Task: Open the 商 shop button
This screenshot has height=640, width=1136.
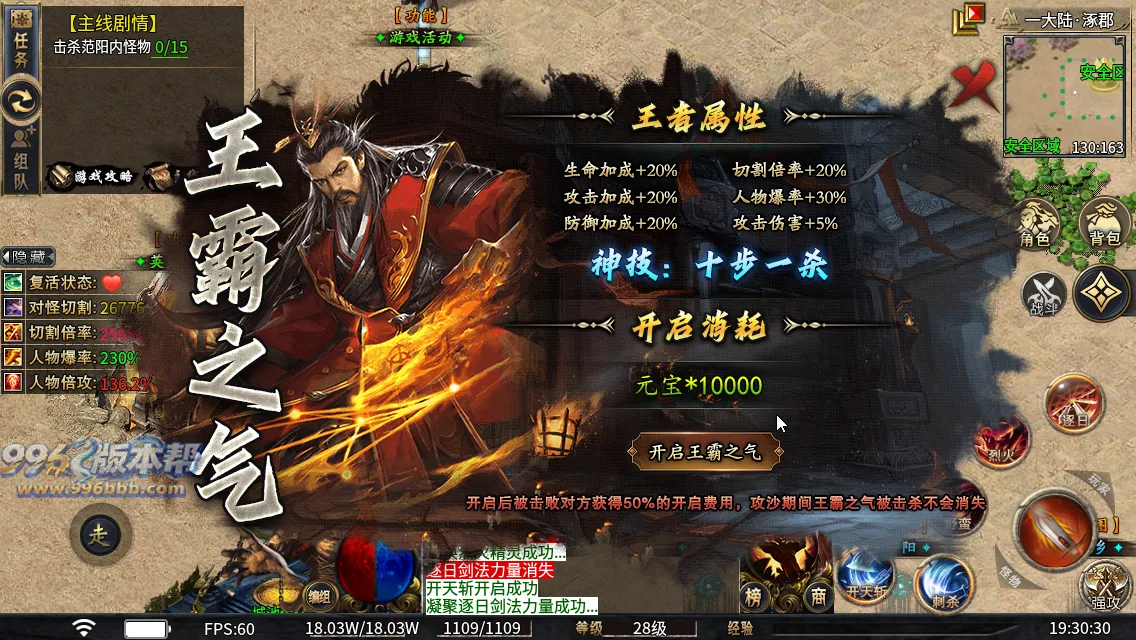Action: 818,596
